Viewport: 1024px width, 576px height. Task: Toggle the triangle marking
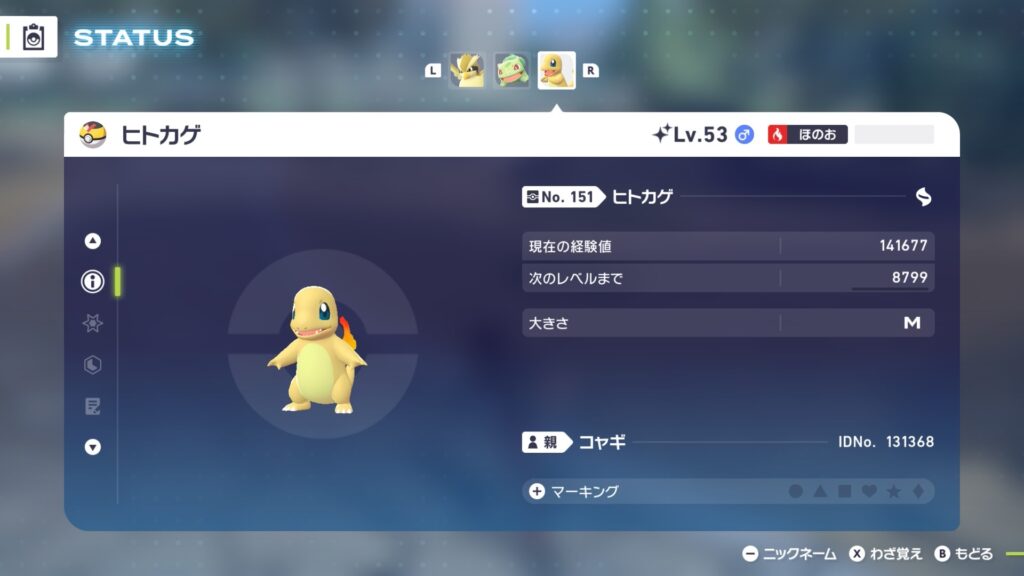pos(820,491)
